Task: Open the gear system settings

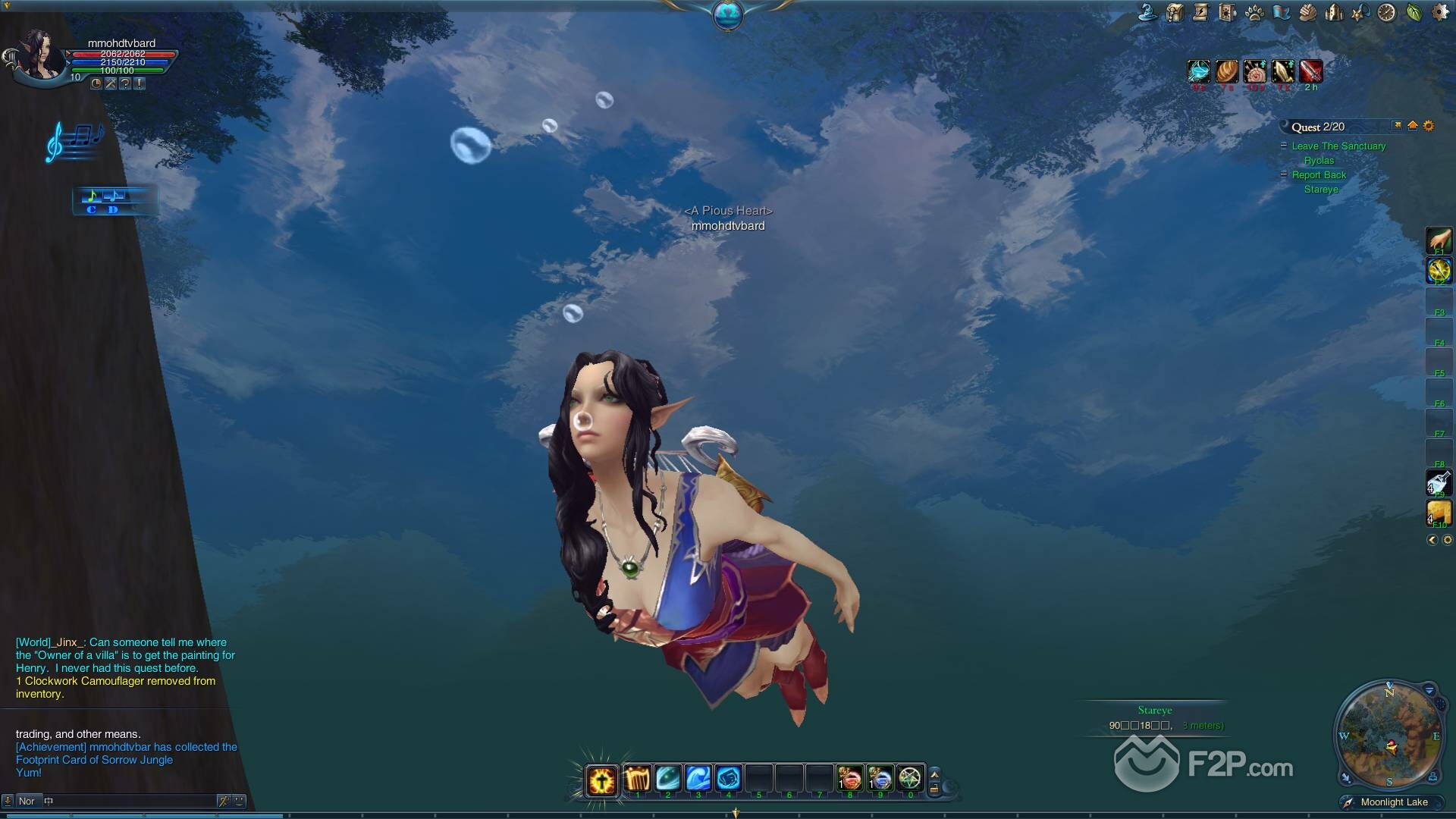Action: tap(1439, 13)
